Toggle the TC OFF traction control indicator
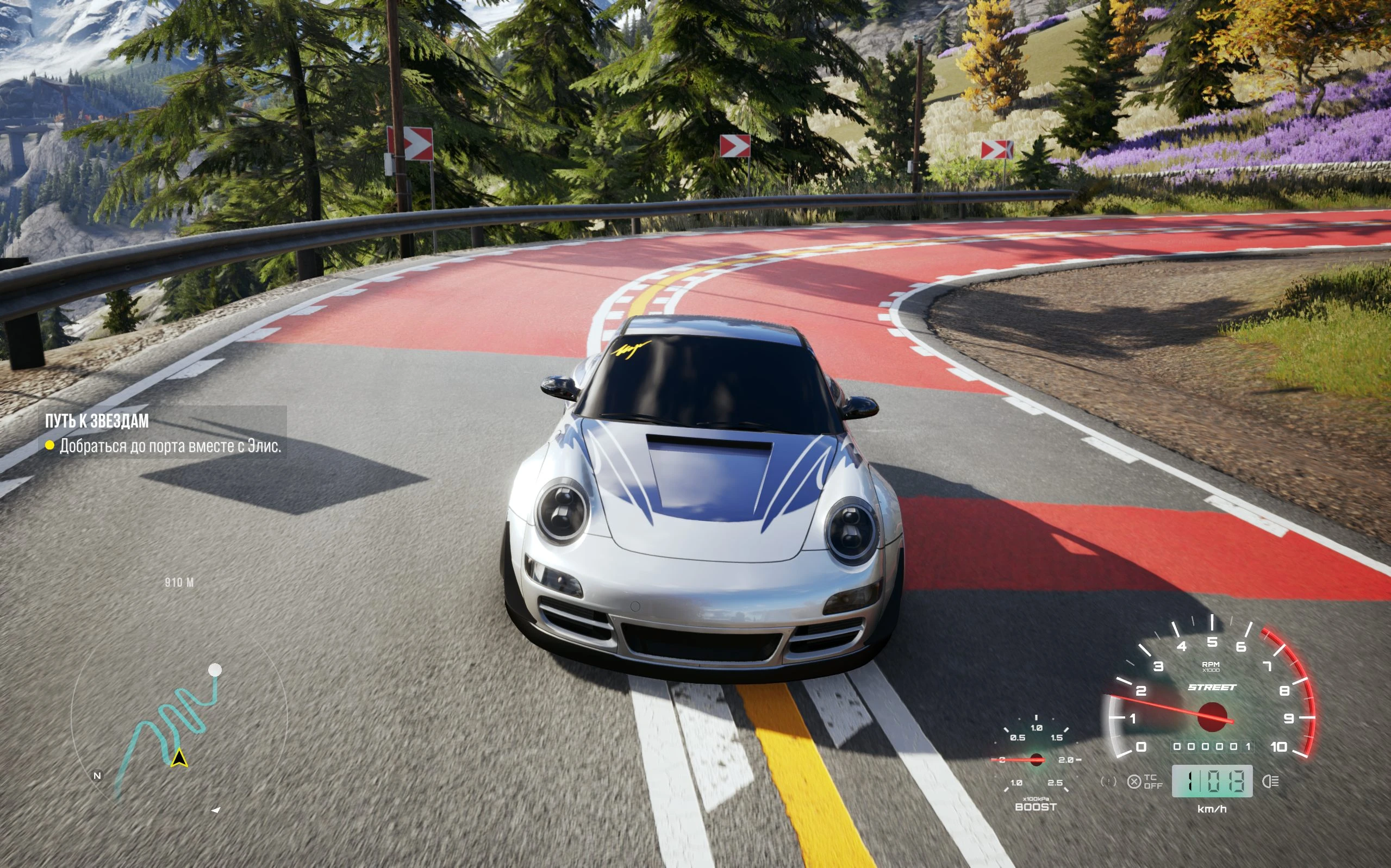This screenshot has width=1391, height=868. [1145, 782]
